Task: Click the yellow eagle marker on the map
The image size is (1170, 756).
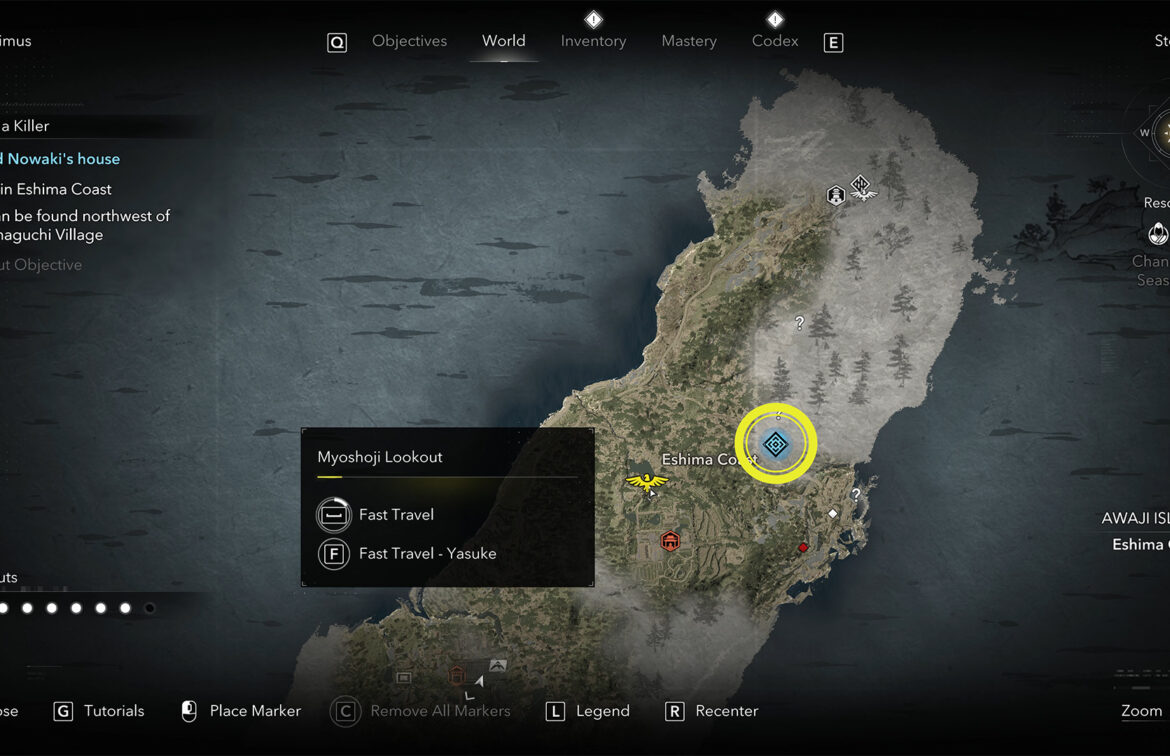Action: point(646,482)
